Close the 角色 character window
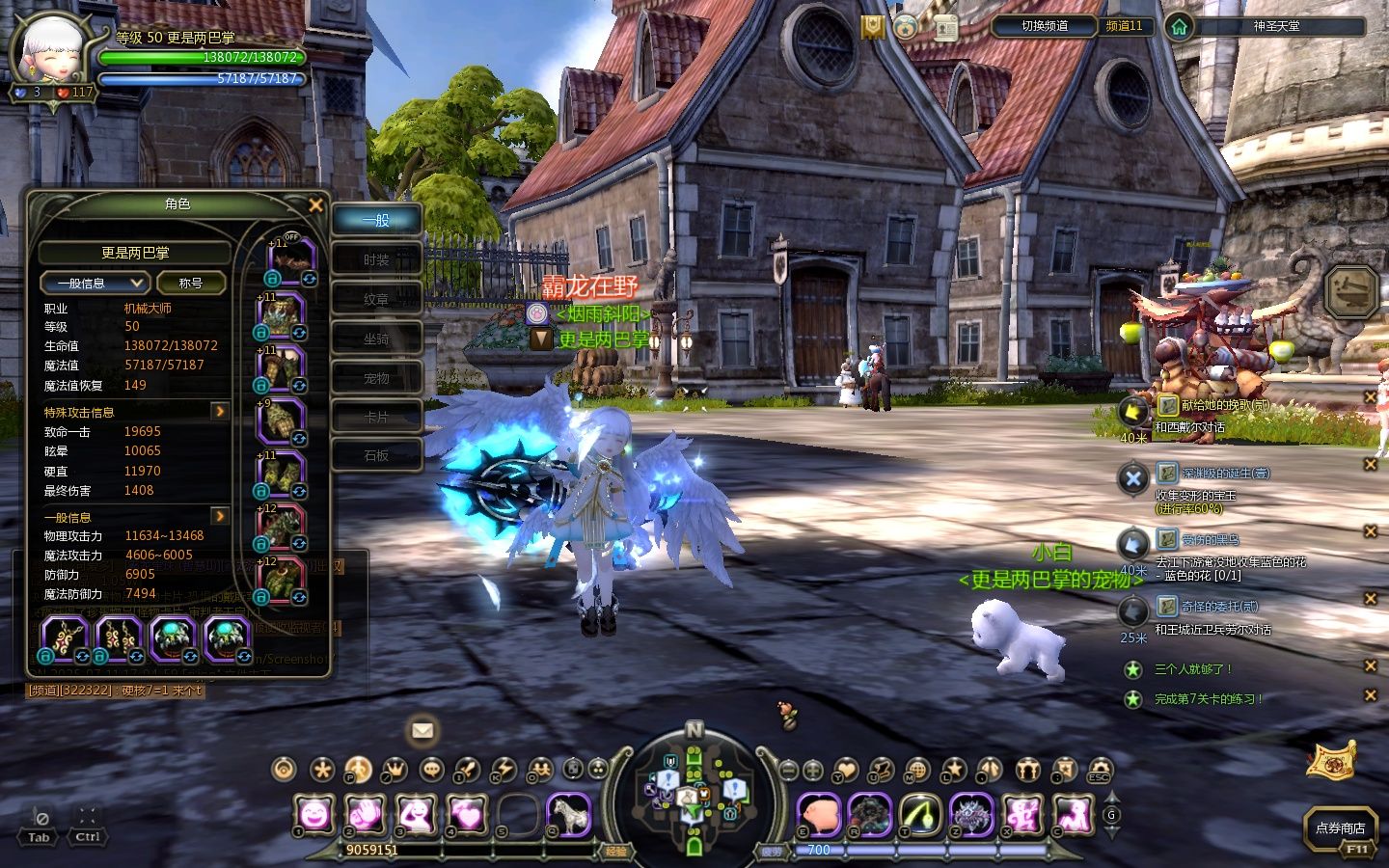 (x=315, y=204)
